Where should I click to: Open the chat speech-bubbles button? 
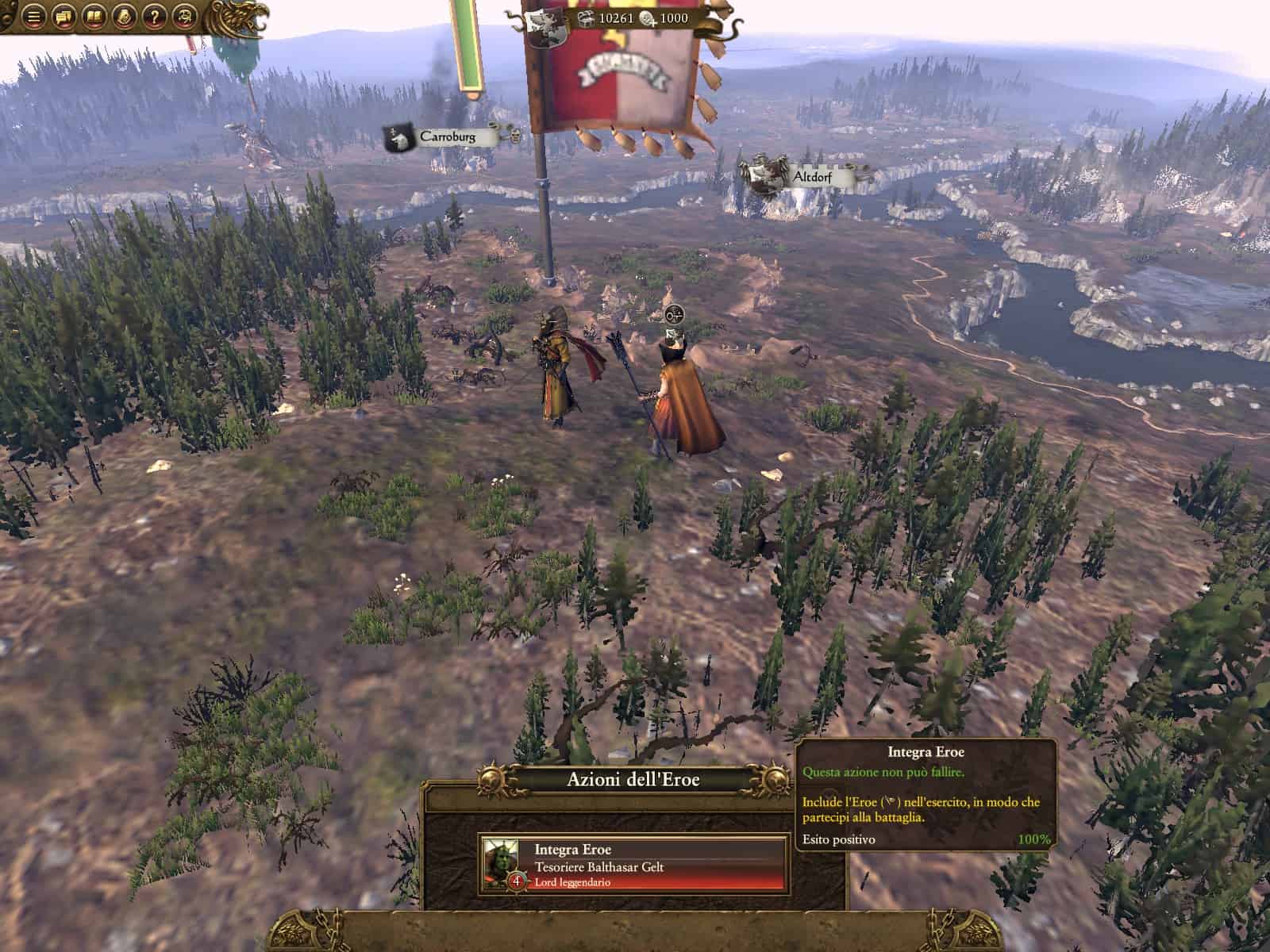63,17
